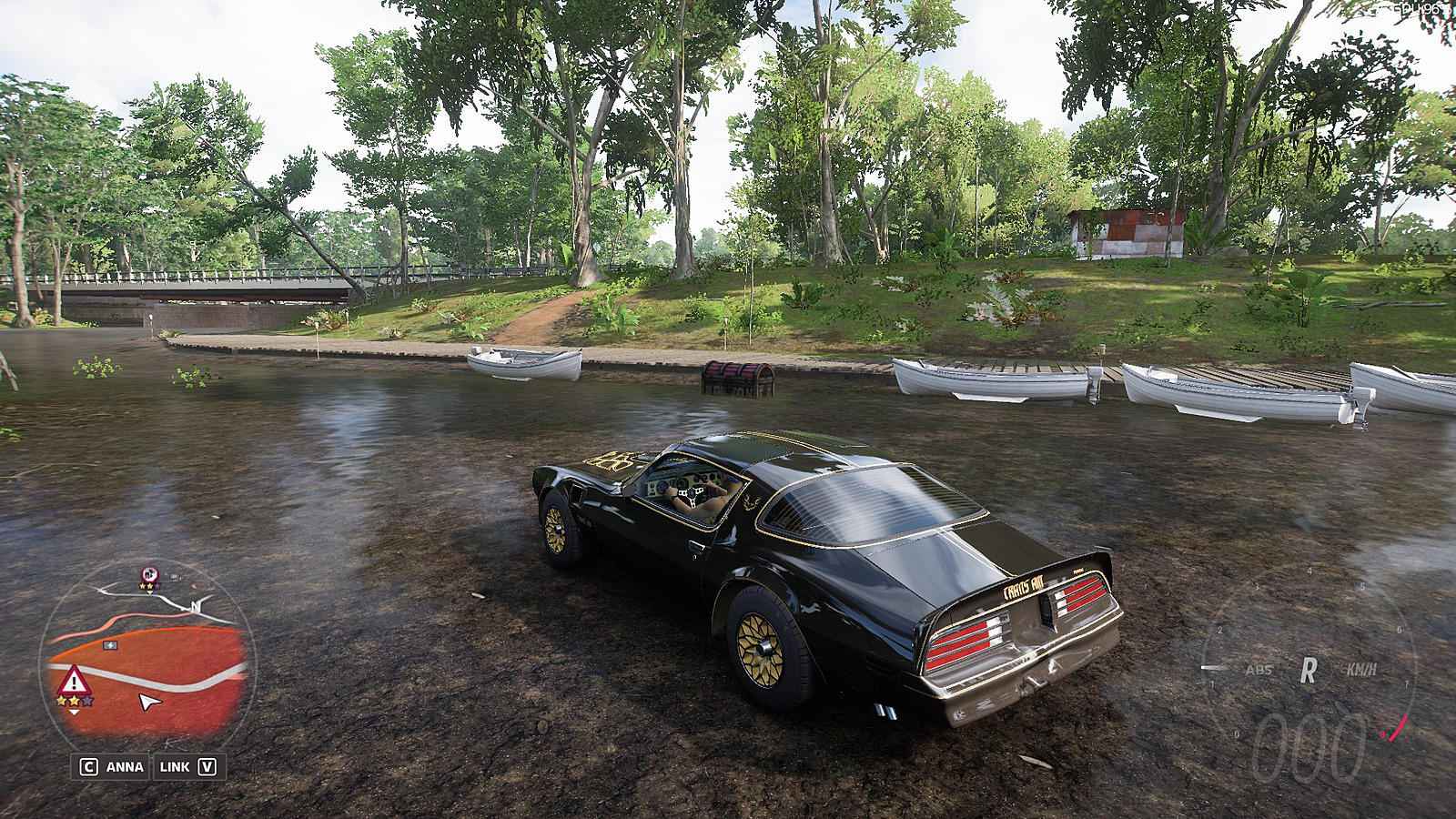Click the lightning bolt marker on the minimap

coord(111,645)
